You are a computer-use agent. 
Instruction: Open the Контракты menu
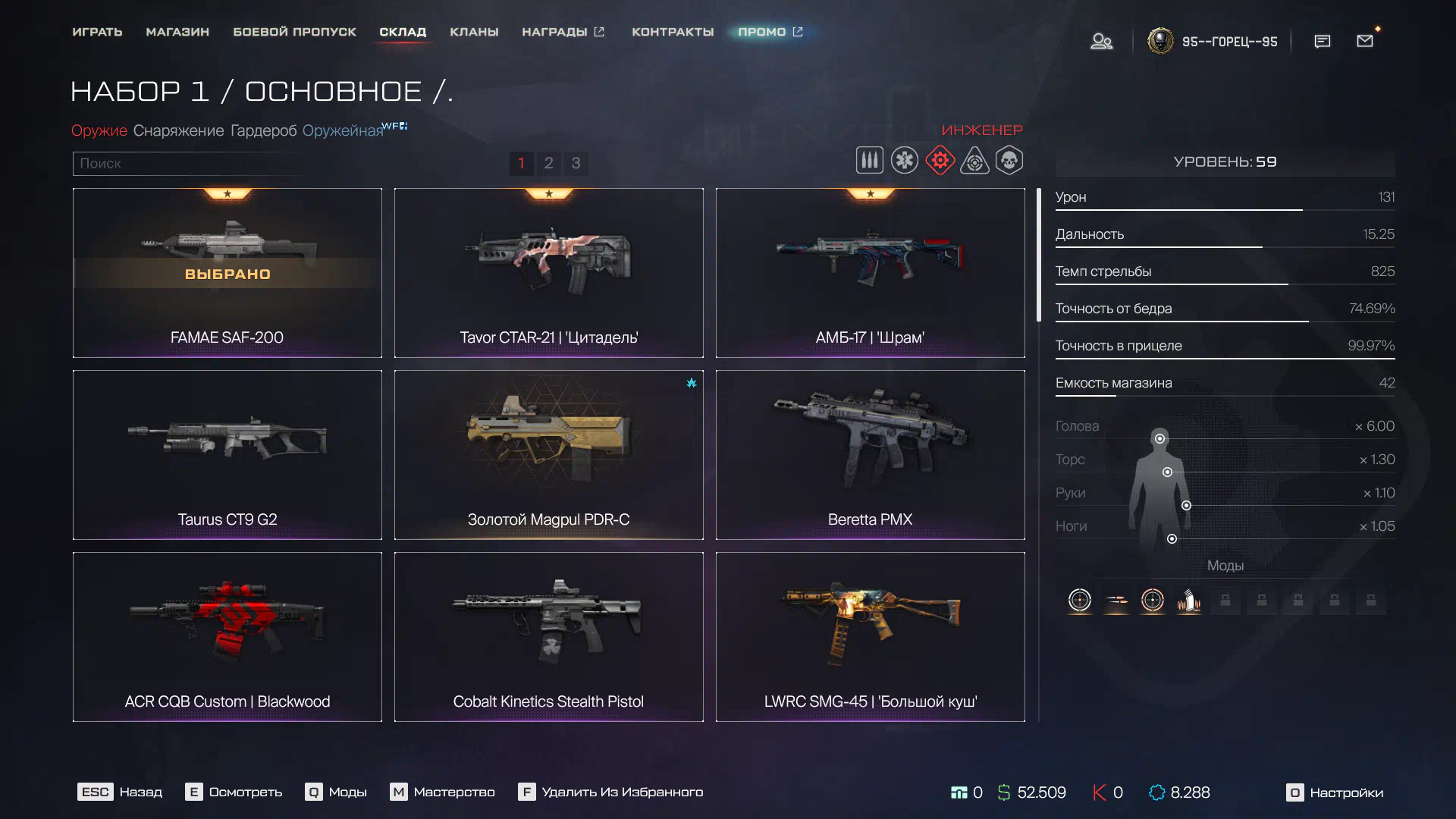pos(673,32)
